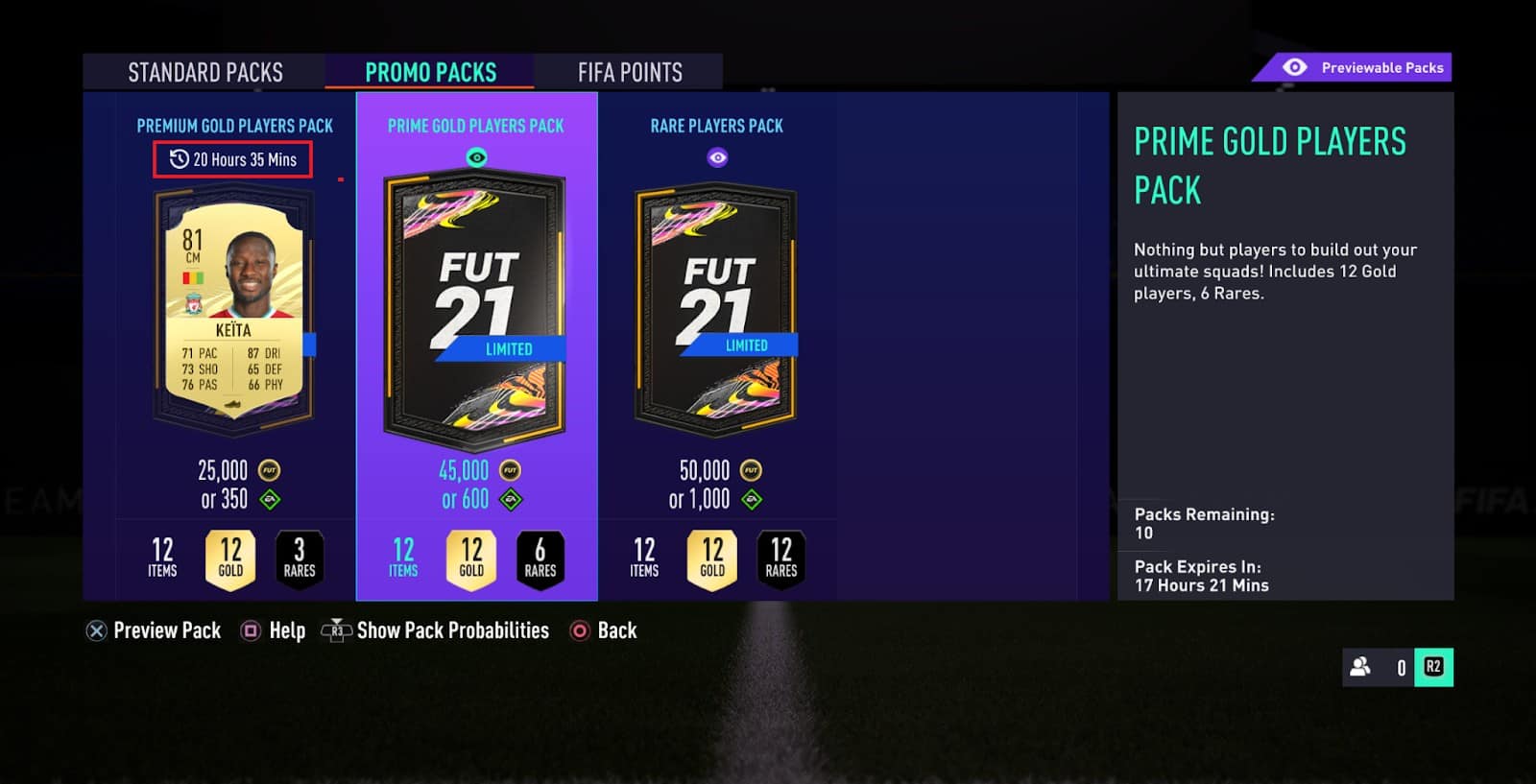Click the green FIFA Points icon beside 600
The width and height of the screenshot is (1536, 784).
point(512,499)
